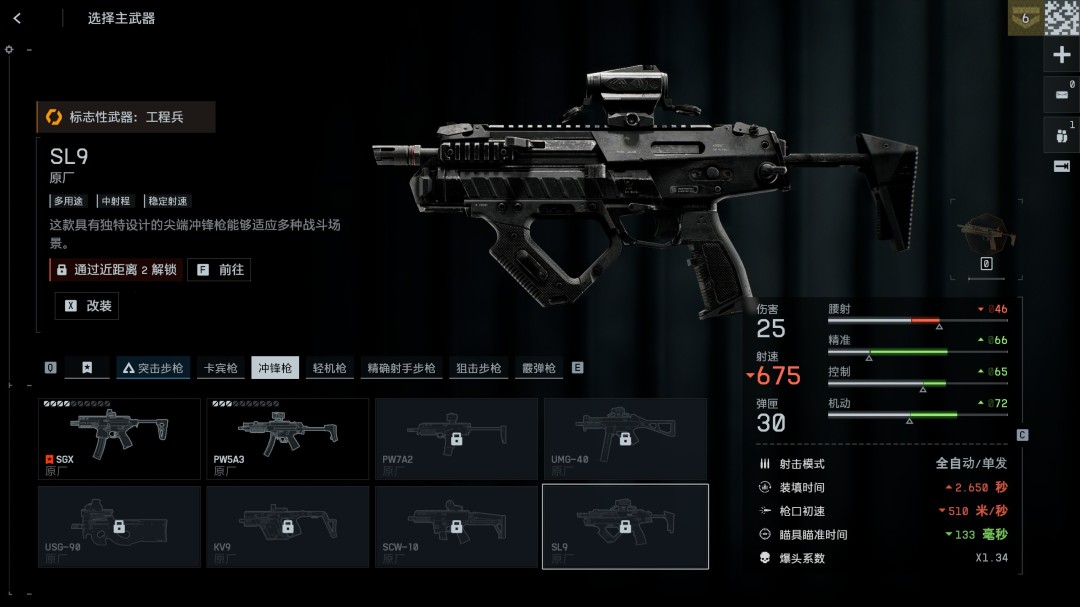Select the locked SCW-10 weapon tile

[x=456, y=526]
